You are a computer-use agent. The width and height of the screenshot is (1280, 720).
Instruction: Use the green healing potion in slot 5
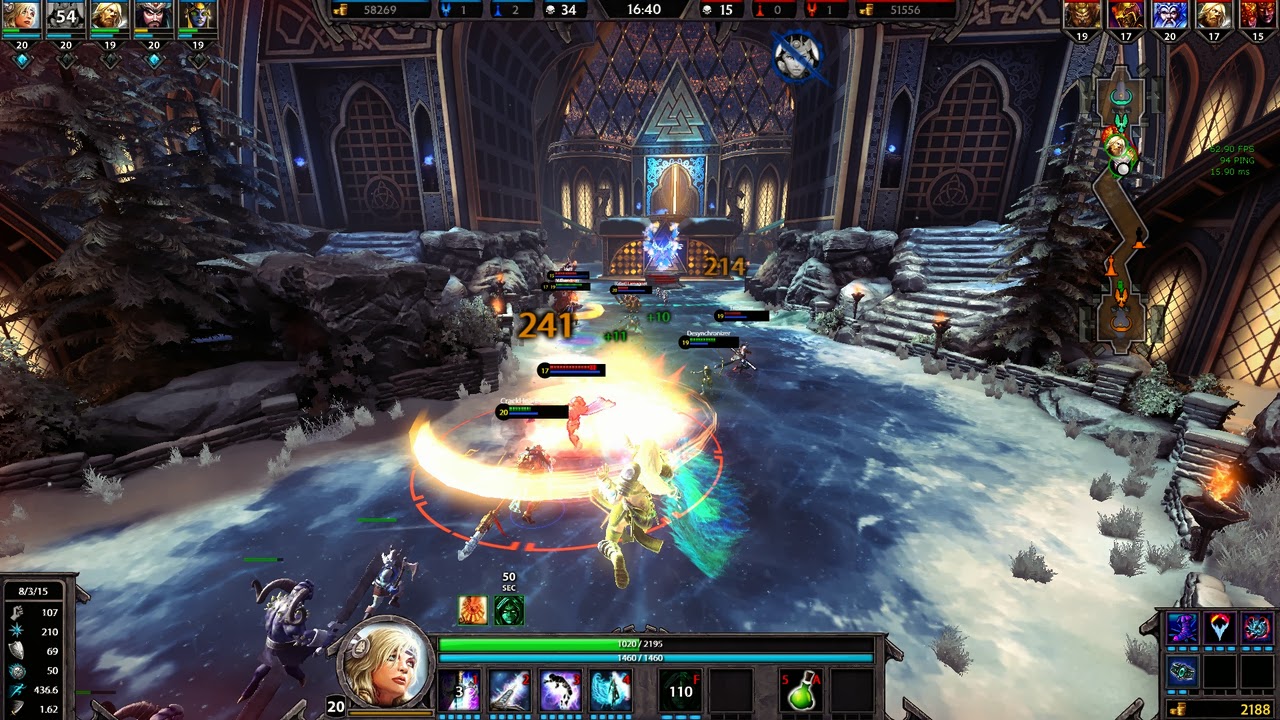(800, 692)
